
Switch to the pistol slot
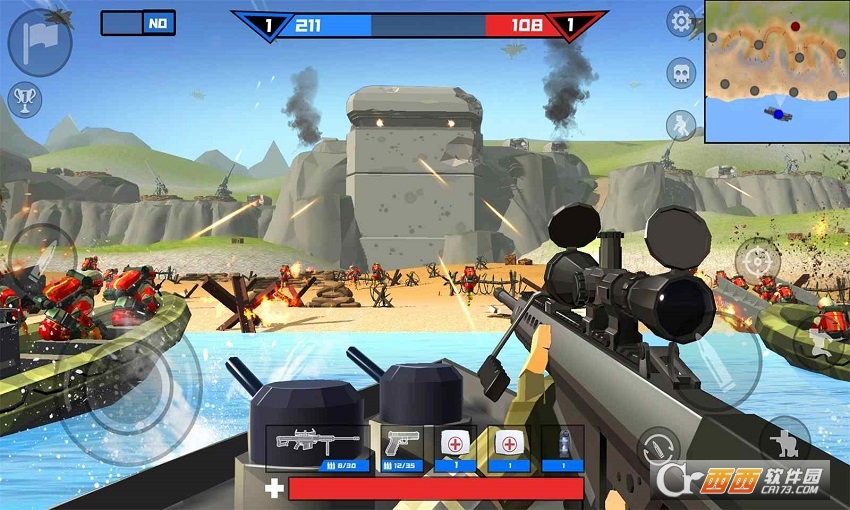point(403,447)
